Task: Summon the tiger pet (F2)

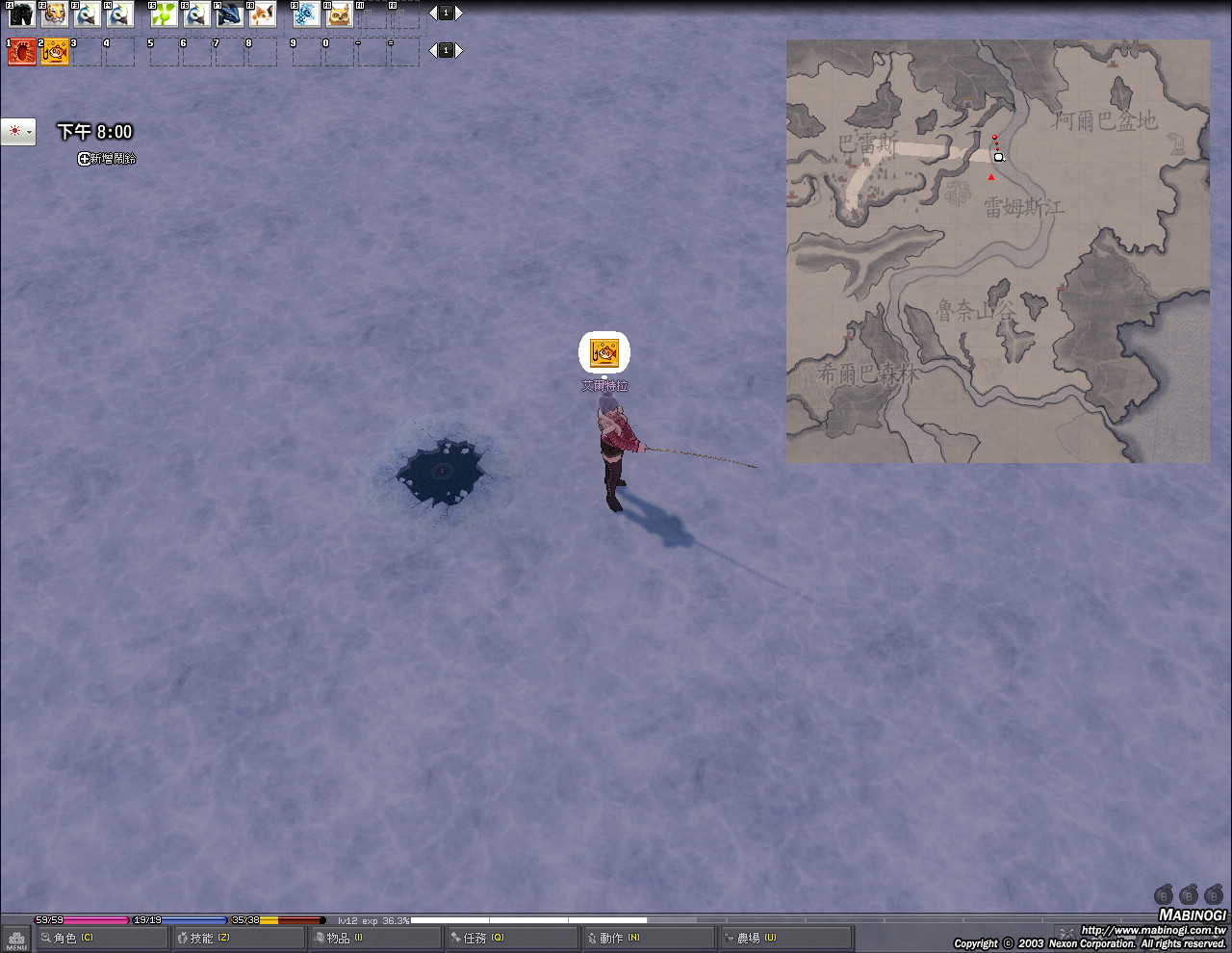Action: (54, 13)
